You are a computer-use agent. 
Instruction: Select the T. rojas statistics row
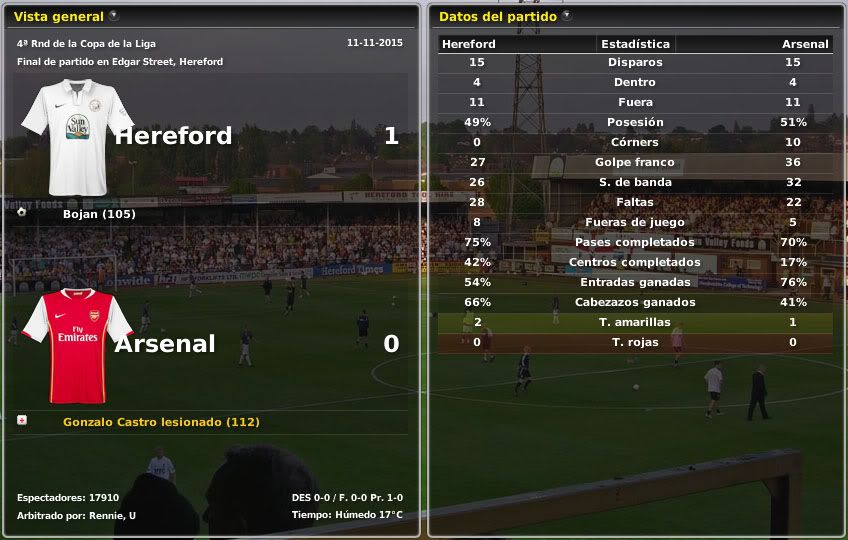pyautogui.click(x=635, y=342)
